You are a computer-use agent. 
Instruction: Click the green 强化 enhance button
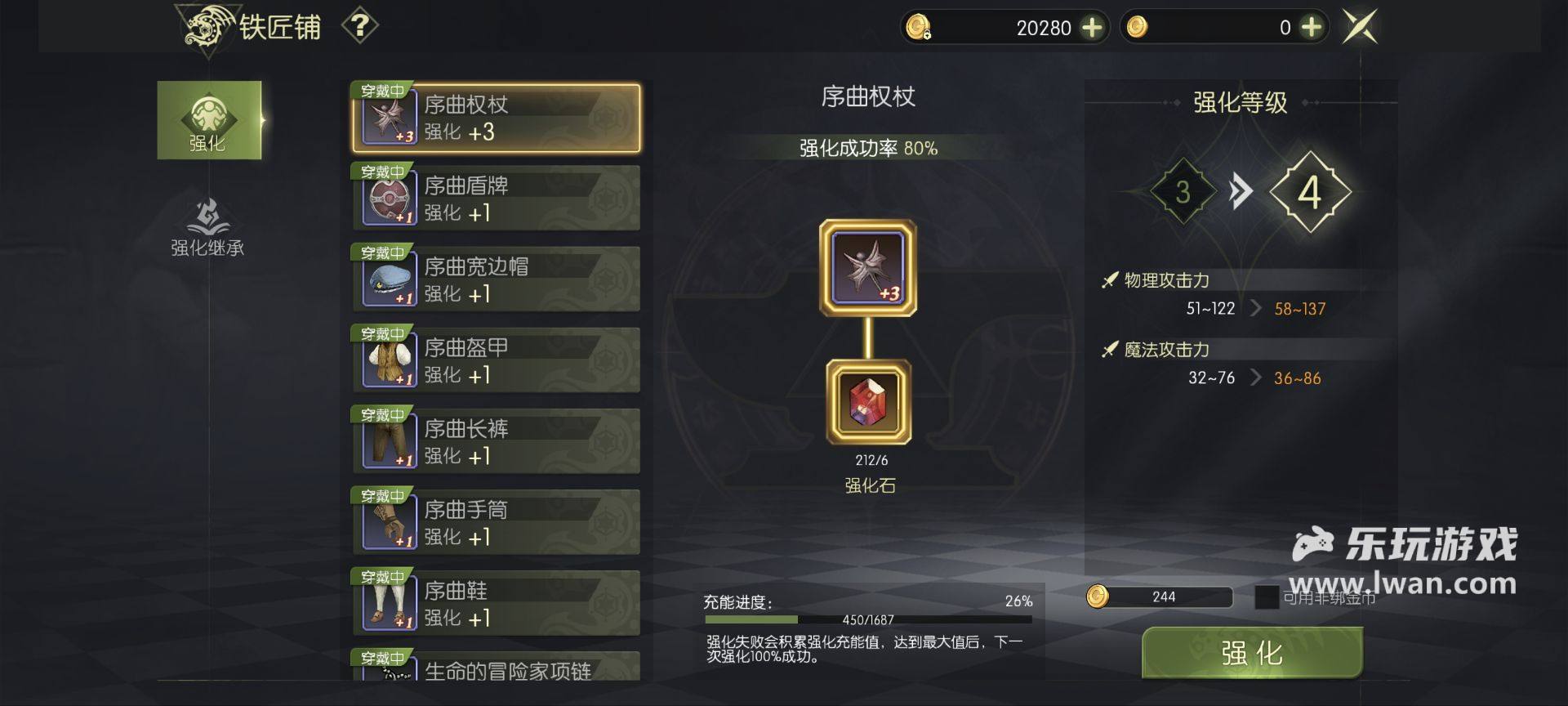tap(1252, 653)
